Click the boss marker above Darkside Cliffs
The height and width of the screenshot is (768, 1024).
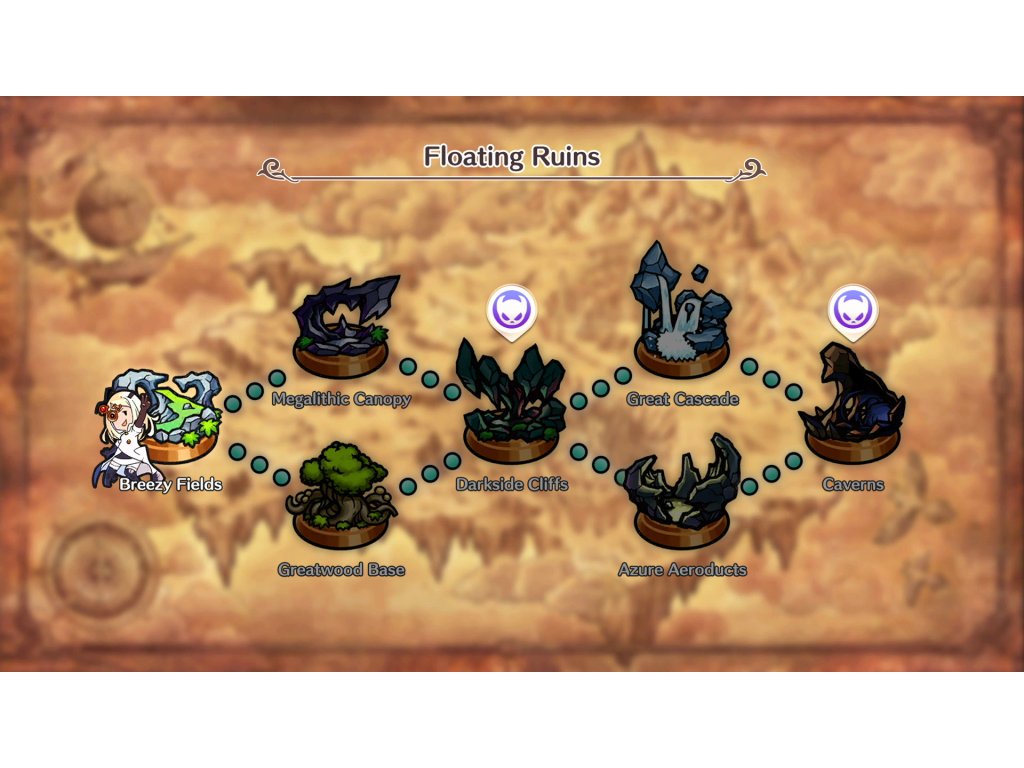coord(512,311)
